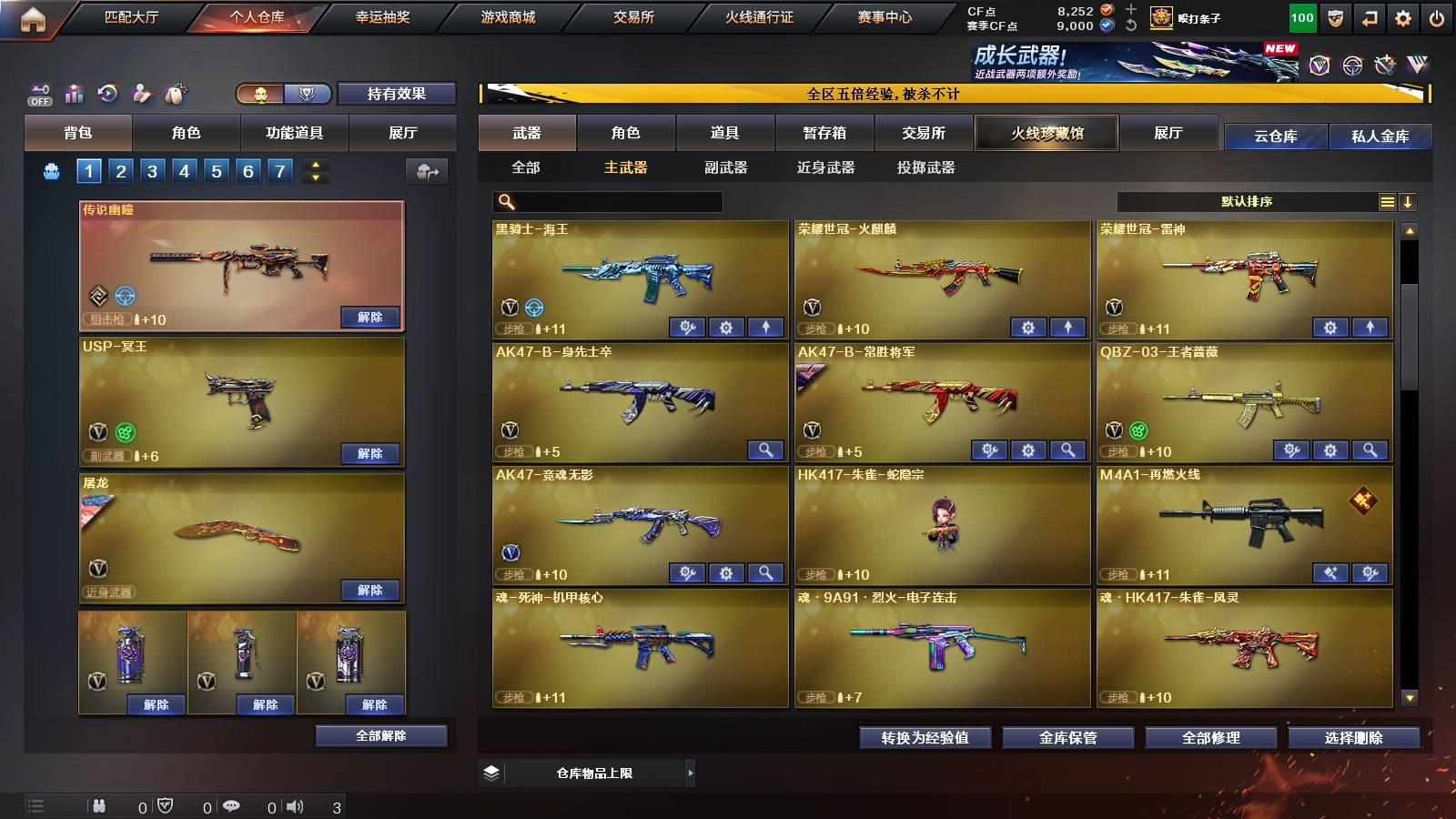Click the upgrade arrow icon on 荣耀世冠-雷神 card
The width and height of the screenshot is (1456, 819).
point(1369,327)
